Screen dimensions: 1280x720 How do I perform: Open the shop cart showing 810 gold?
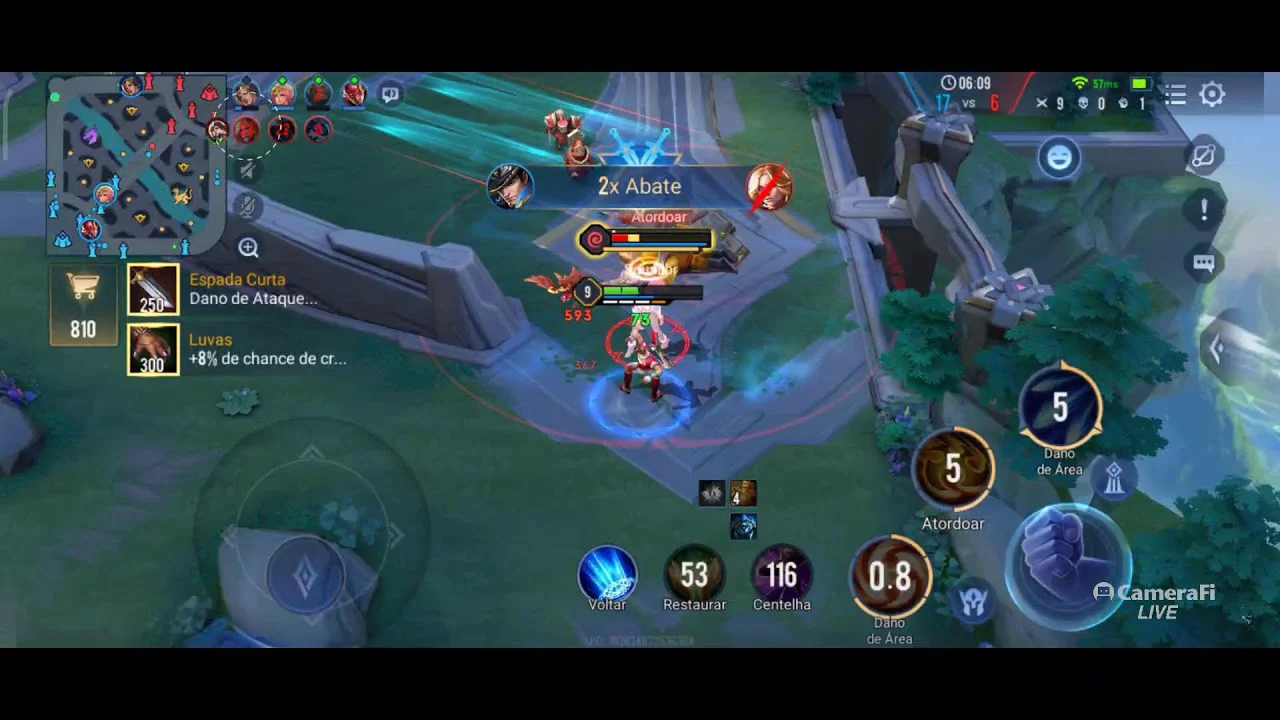(x=83, y=305)
